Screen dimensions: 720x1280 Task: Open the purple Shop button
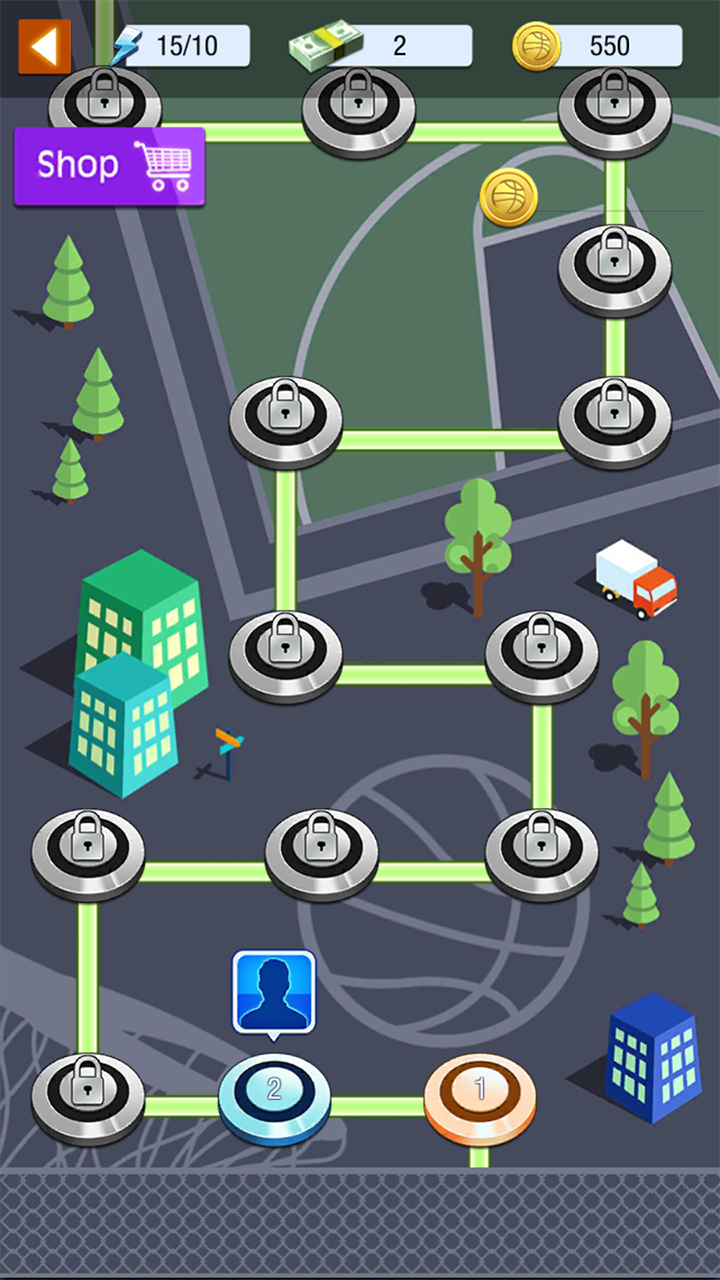pyautogui.click(x=109, y=166)
